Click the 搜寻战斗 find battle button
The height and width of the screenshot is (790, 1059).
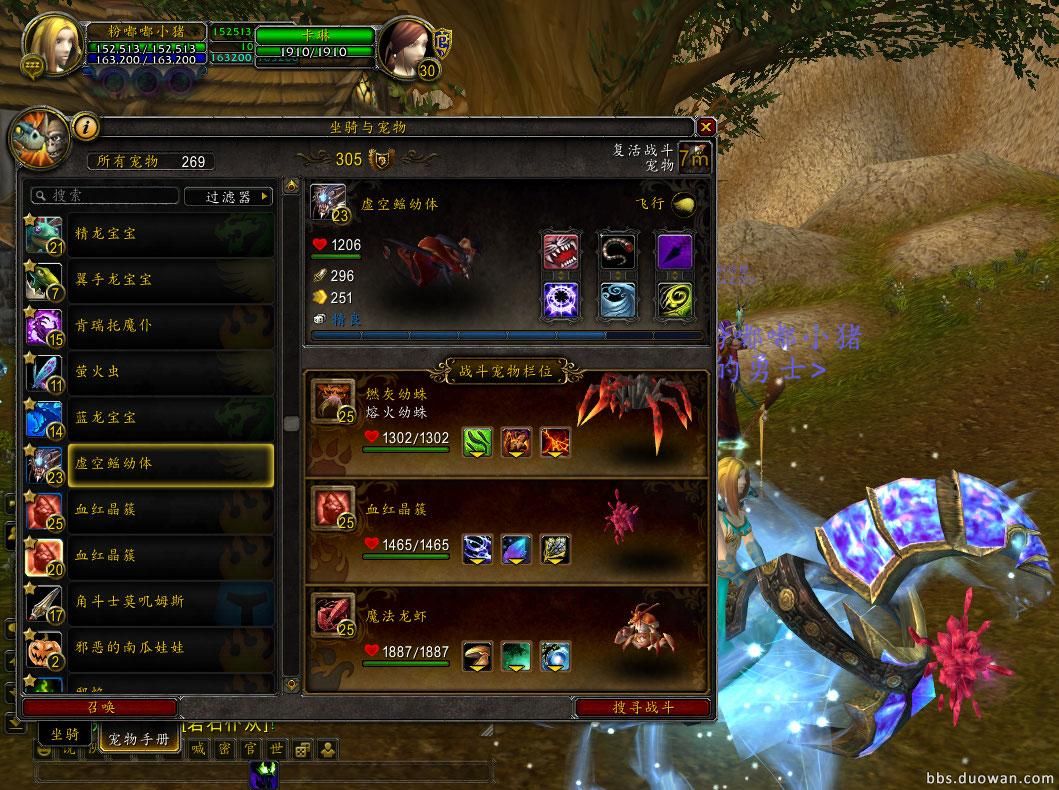(x=643, y=707)
